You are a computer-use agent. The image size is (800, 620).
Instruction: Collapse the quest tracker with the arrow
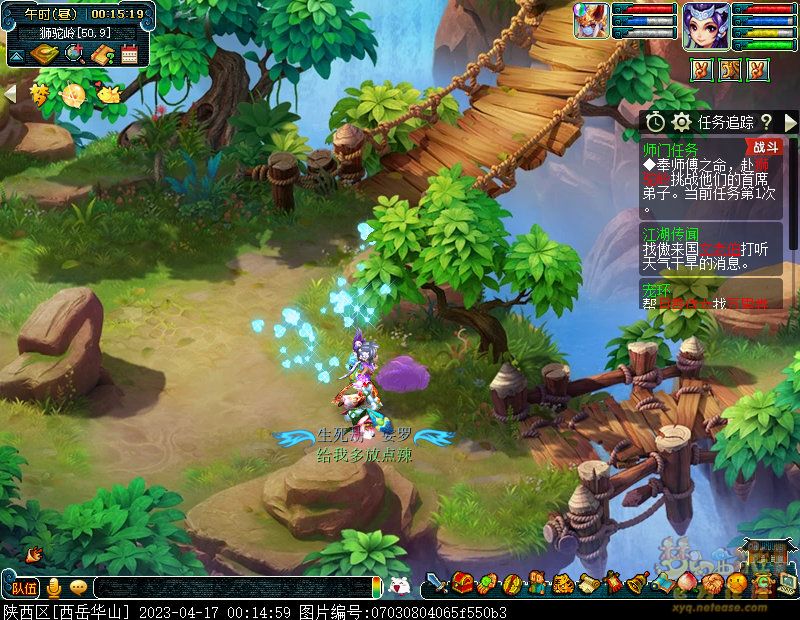coord(790,121)
